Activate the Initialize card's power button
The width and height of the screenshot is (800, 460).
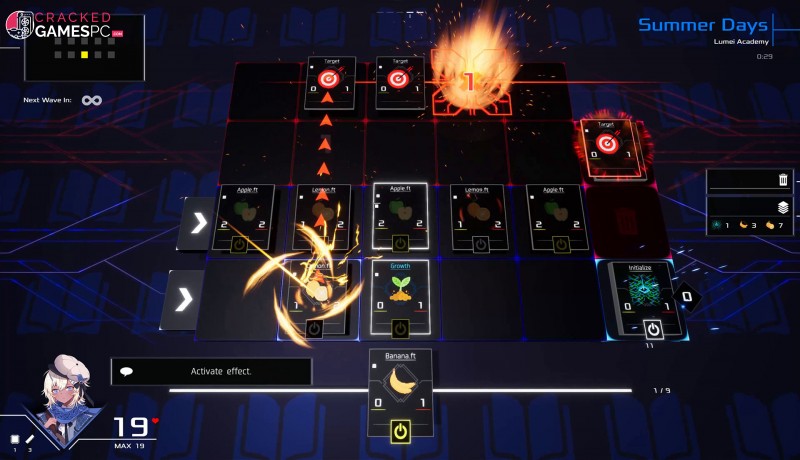653,328
